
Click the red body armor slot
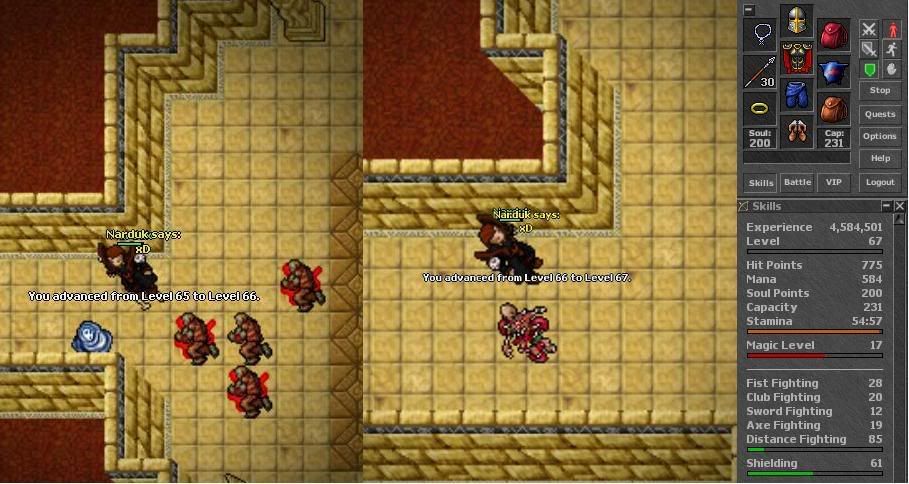pyautogui.click(x=796, y=58)
